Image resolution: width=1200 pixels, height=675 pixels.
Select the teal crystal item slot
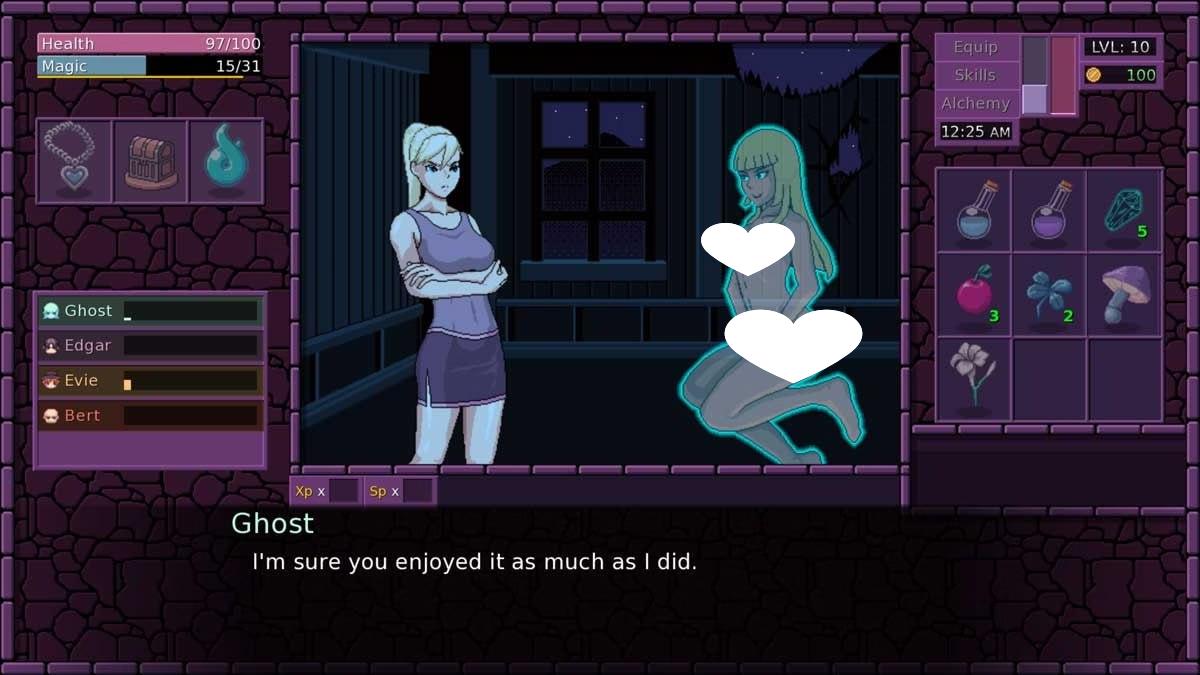1124,210
